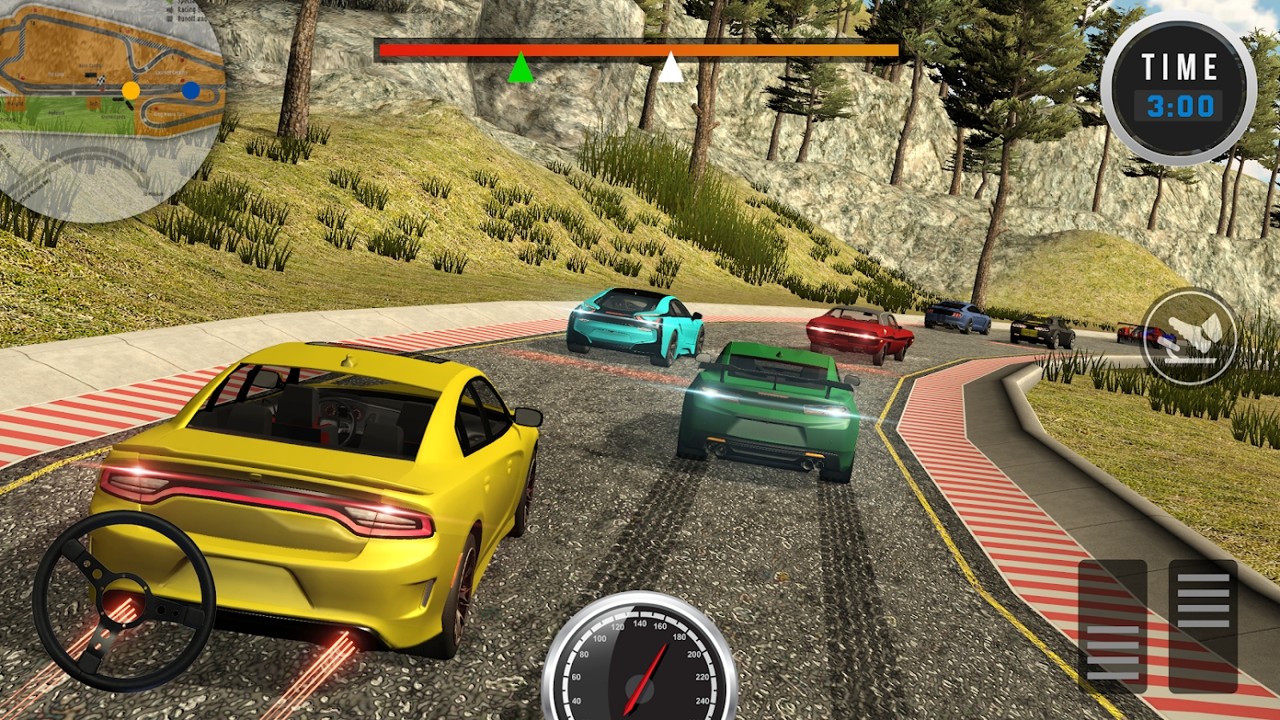This screenshot has height=720, width=1280.
Task: Step on the gas pedal with high stripes
Action: tap(1203, 626)
